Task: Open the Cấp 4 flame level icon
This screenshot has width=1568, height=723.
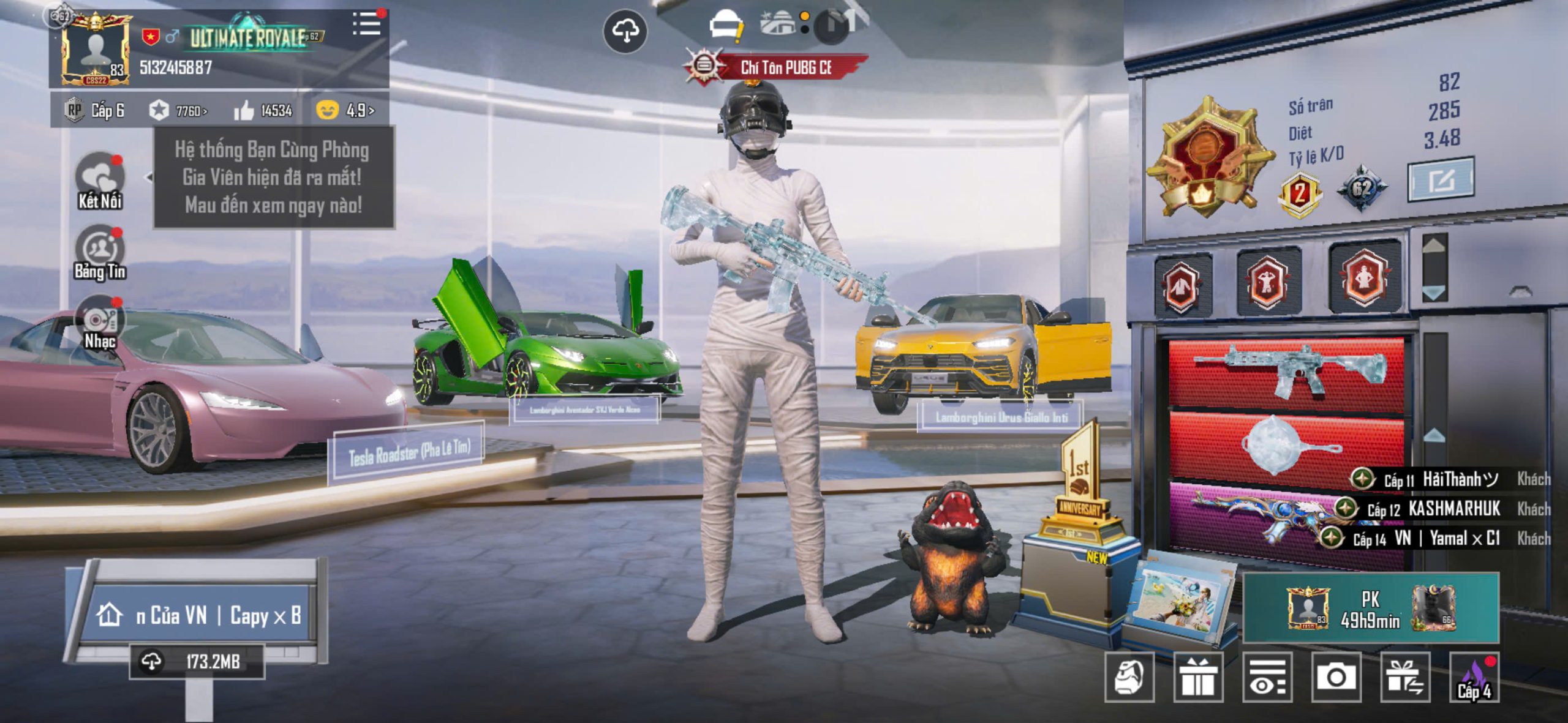Action: [x=1475, y=677]
